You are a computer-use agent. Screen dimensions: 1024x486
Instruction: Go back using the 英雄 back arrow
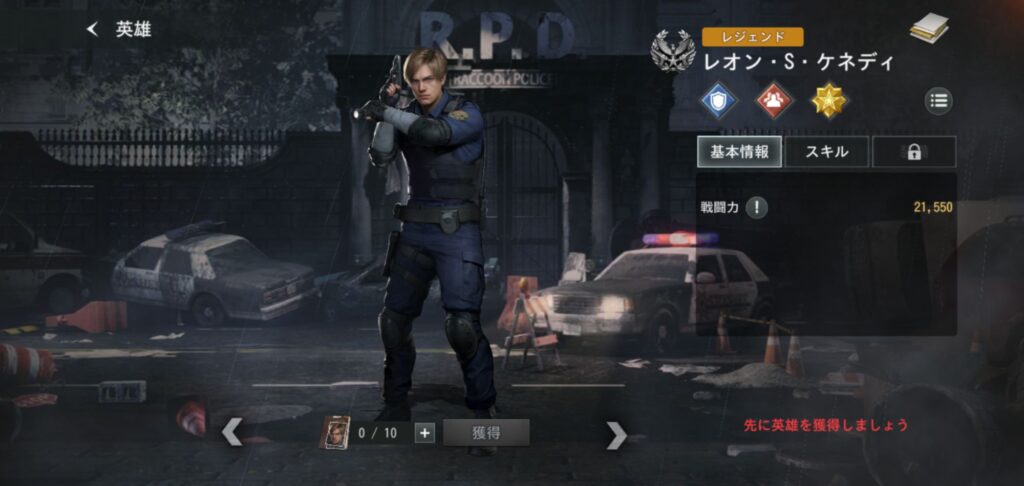click(x=93, y=30)
